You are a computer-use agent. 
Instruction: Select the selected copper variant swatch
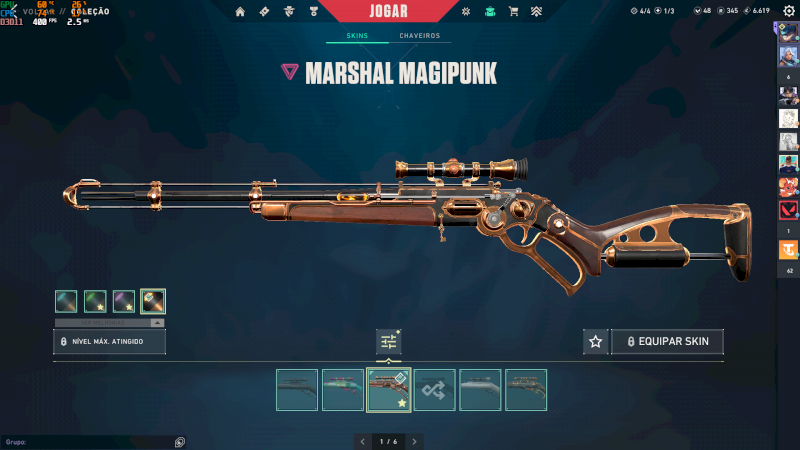click(x=153, y=301)
